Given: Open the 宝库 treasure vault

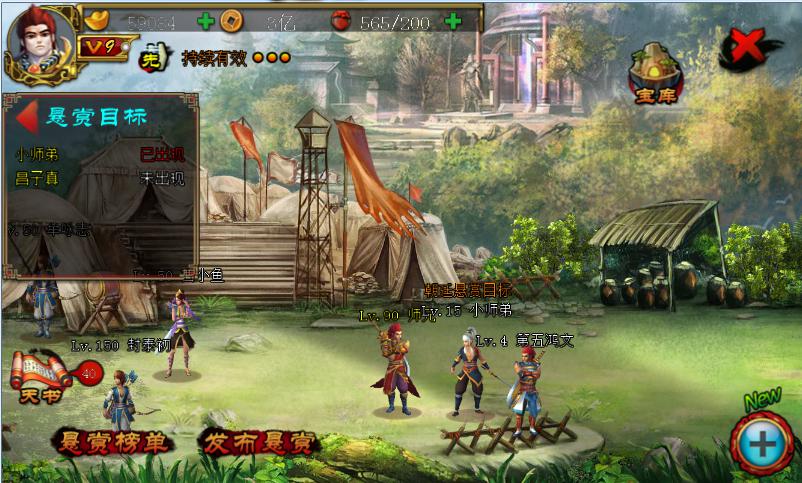Looking at the screenshot, I should click(x=654, y=73).
